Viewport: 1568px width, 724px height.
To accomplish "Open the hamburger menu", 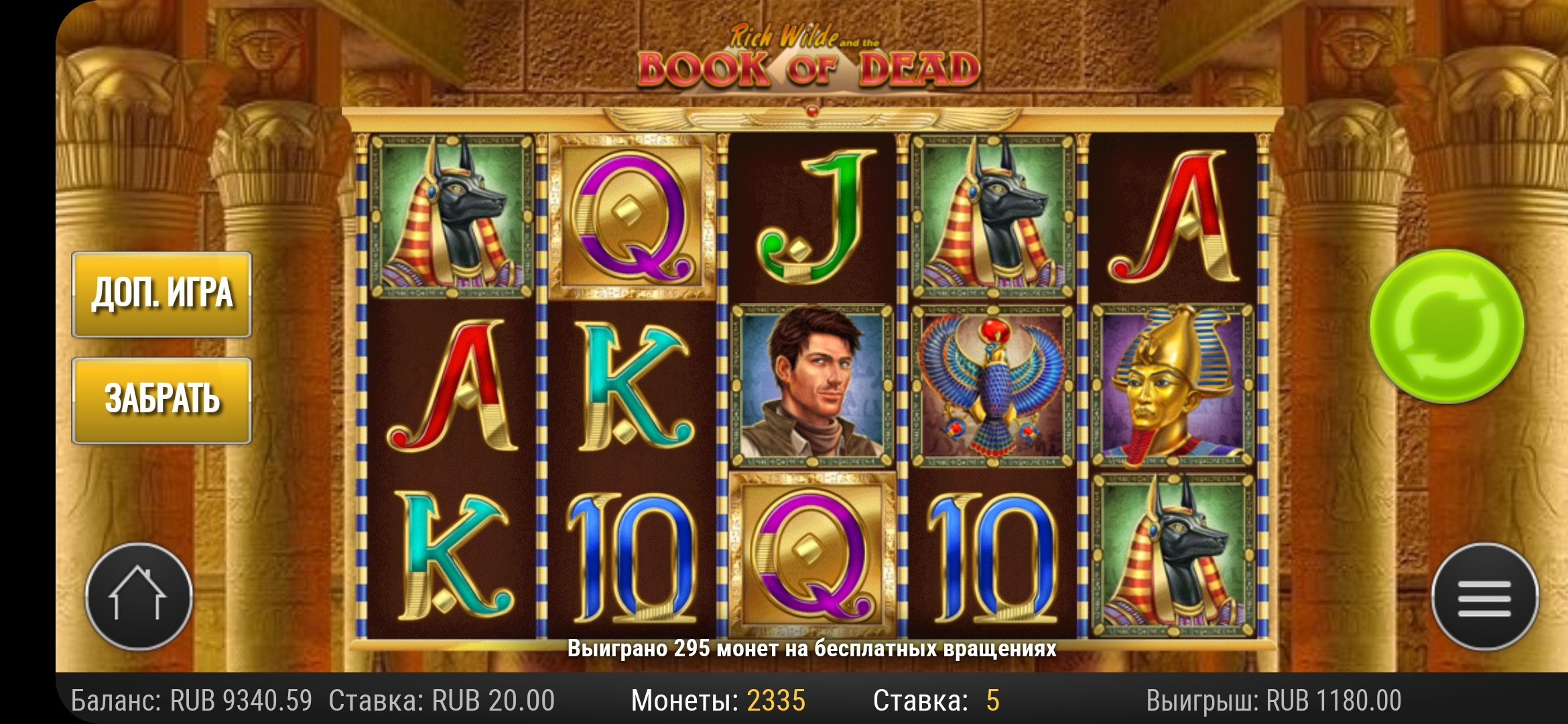I will (x=1484, y=597).
